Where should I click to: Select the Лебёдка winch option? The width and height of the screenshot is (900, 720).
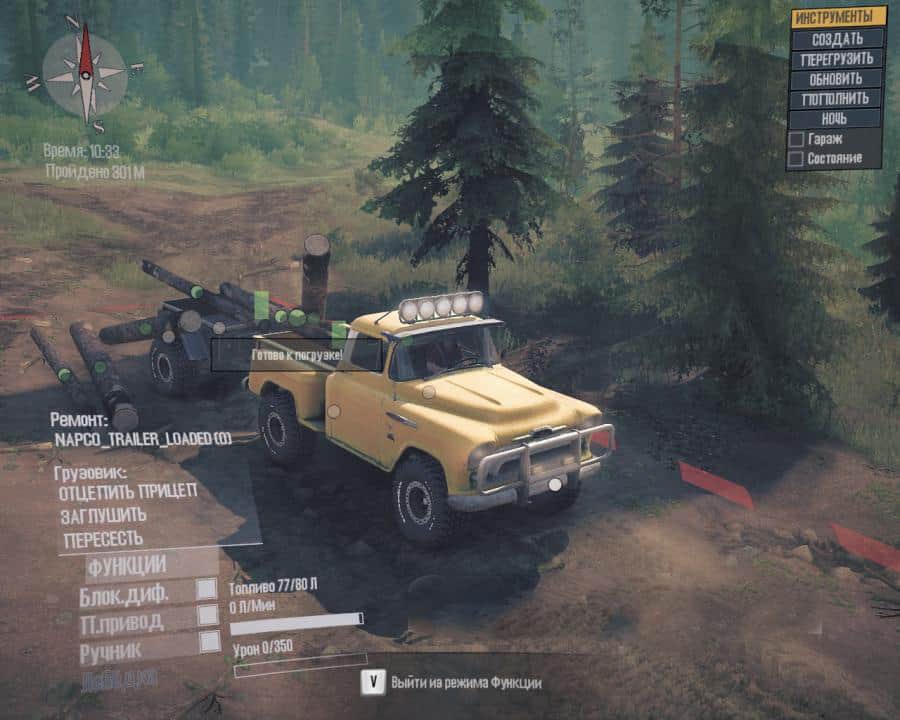118,677
